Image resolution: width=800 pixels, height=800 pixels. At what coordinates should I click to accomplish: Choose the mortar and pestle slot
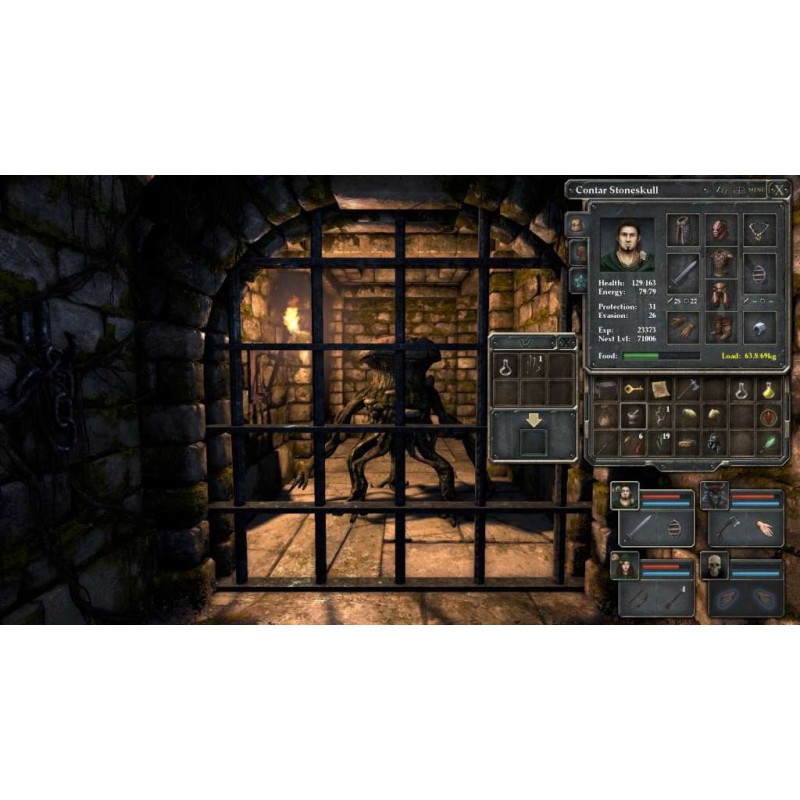coord(632,416)
